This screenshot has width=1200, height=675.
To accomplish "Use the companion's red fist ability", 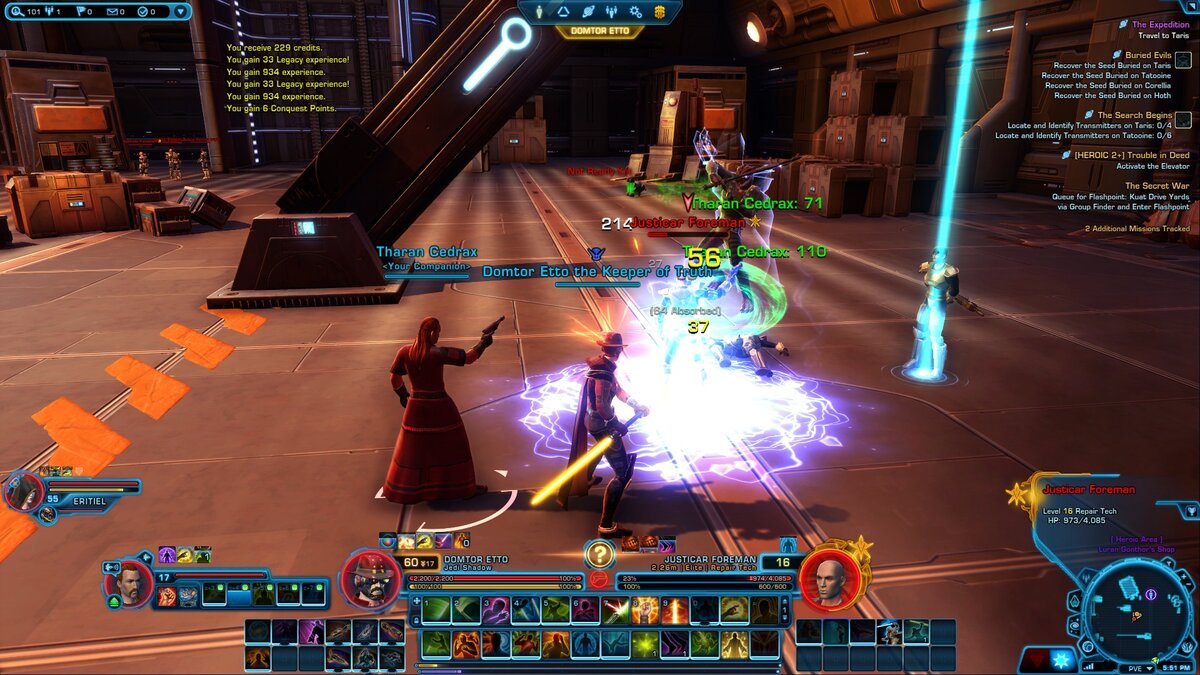I will click(166, 596).
